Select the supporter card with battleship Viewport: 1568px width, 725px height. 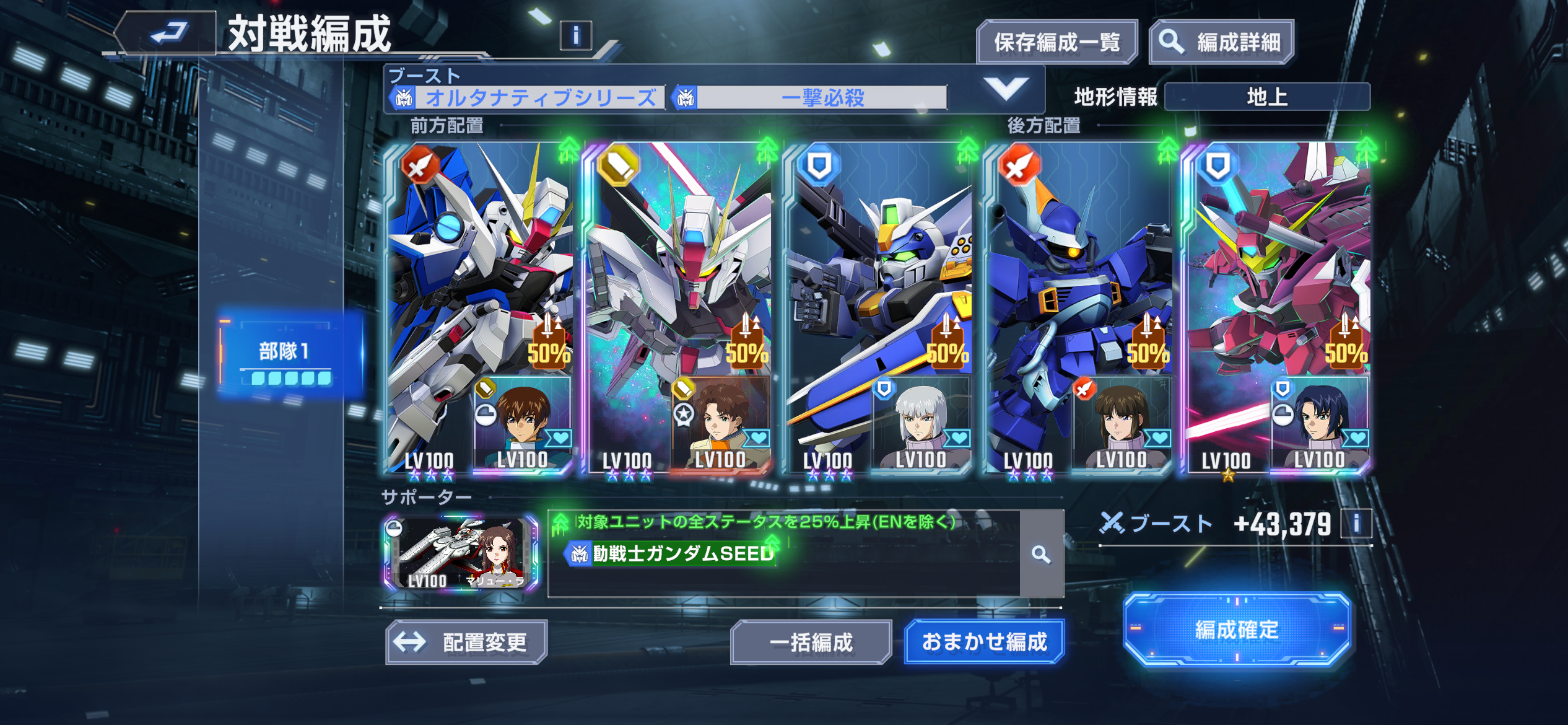click(461, 553)
